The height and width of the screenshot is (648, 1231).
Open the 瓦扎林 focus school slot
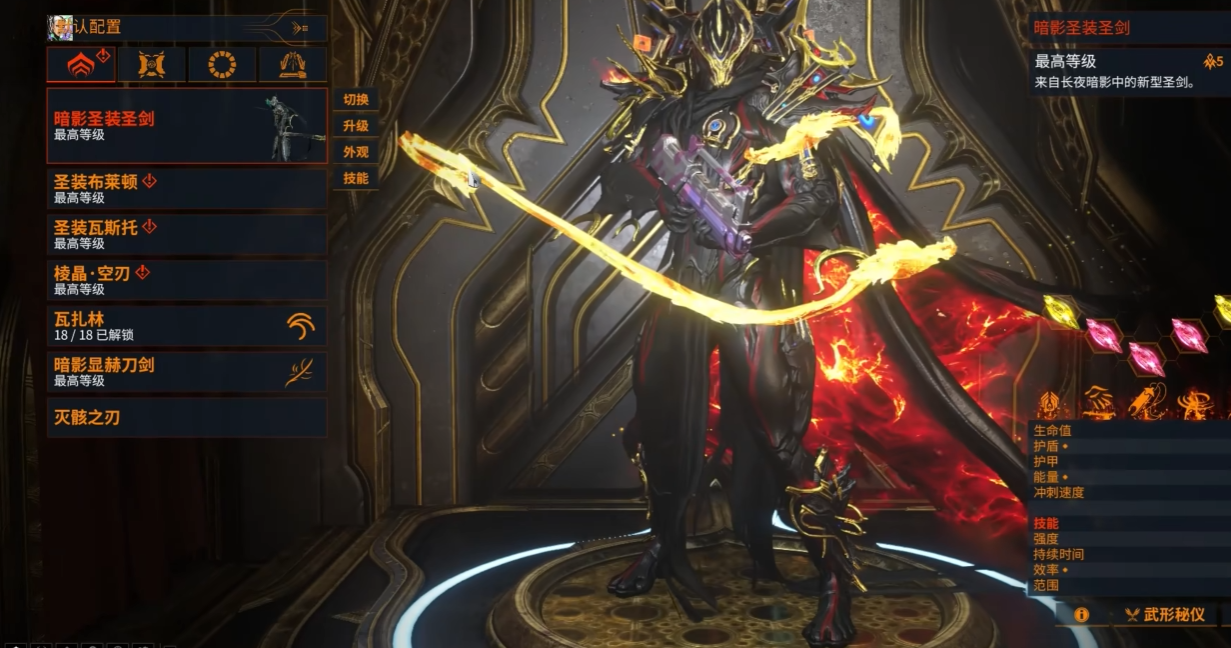click(x=186, y=327)
